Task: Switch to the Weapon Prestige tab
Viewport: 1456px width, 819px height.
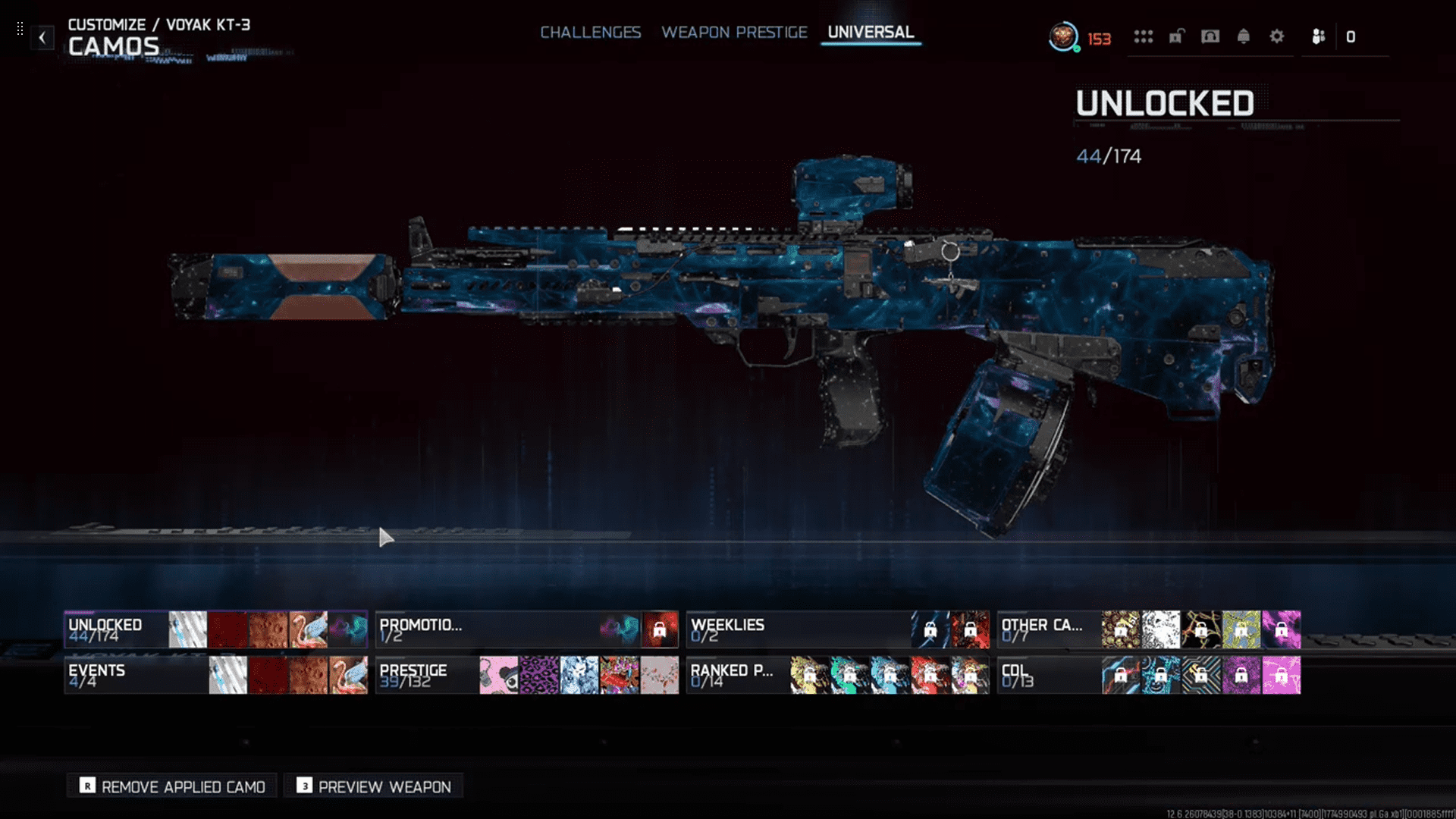Action: (734, 33)
